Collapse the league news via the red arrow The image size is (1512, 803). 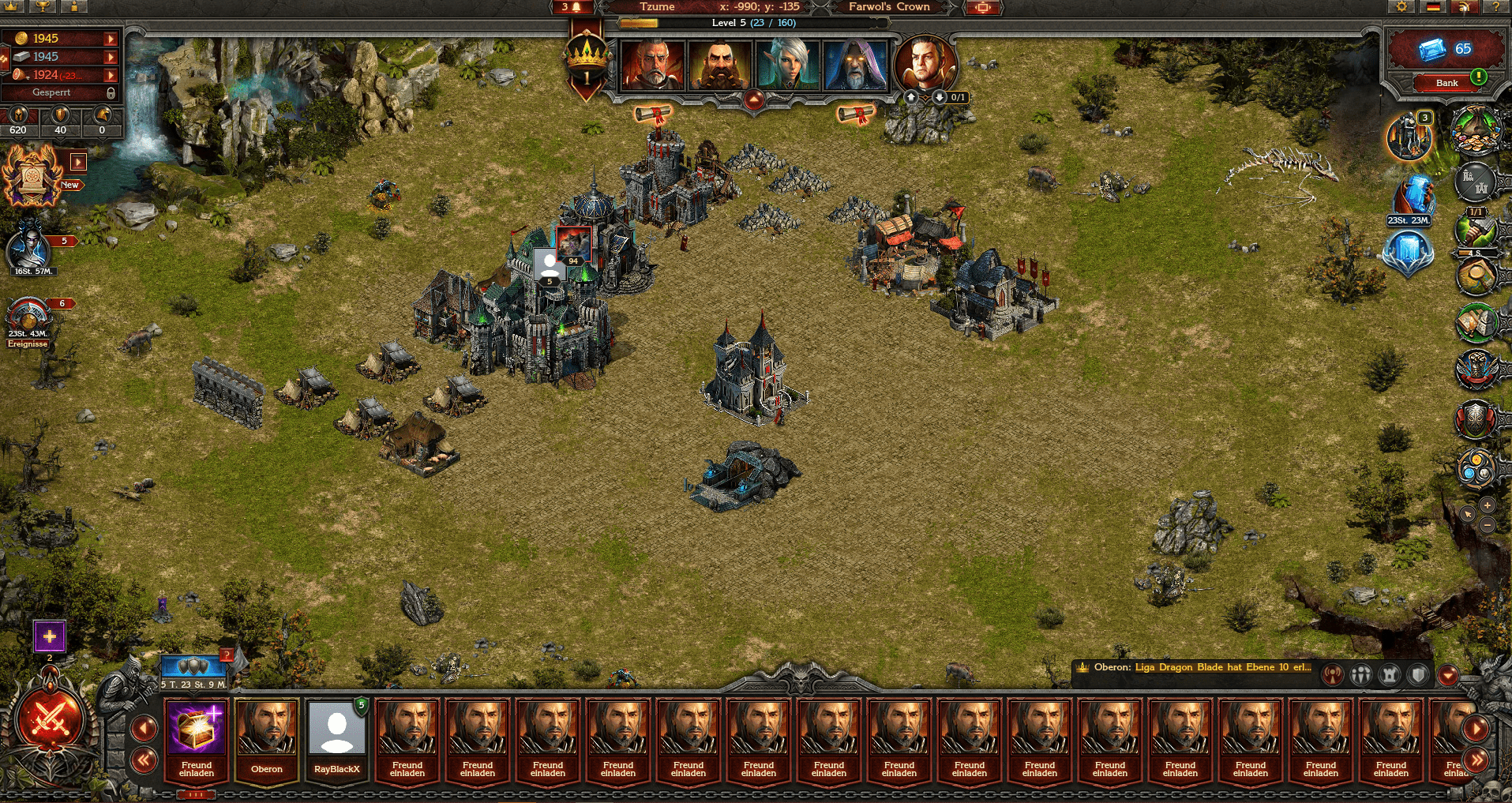[x=1448, y=674]
